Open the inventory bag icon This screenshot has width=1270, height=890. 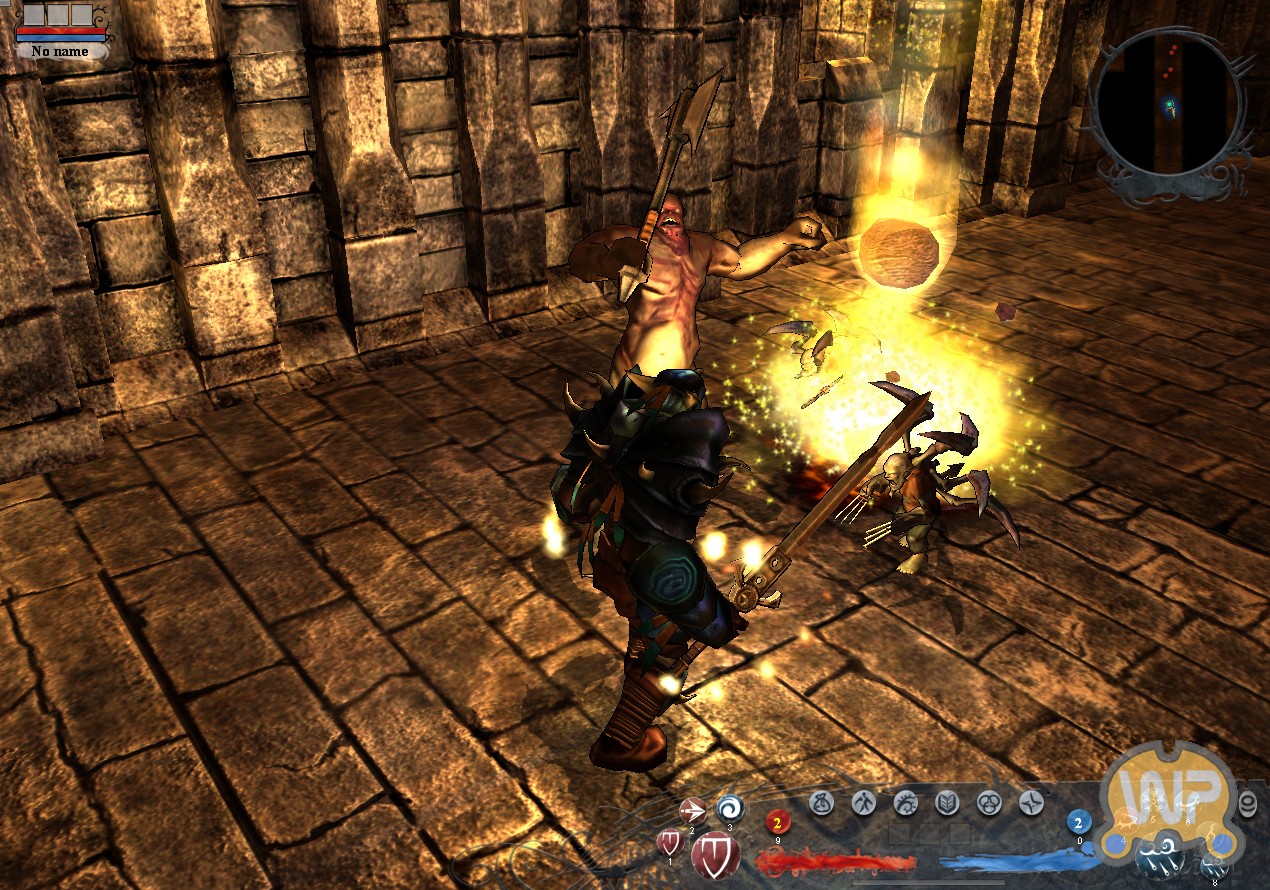coord(822,802)
